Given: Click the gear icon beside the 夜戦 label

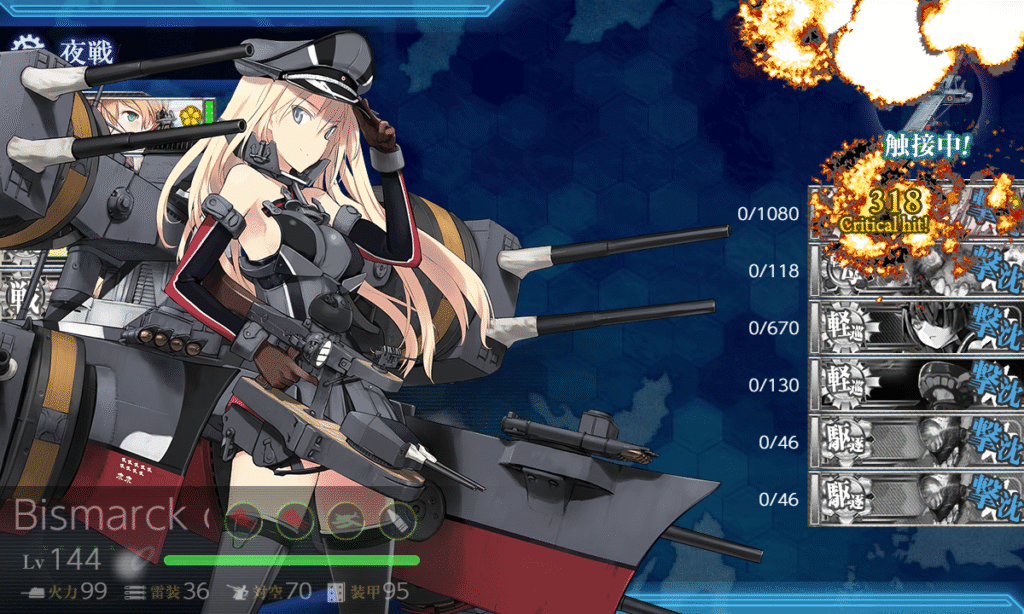Looking at the screenshot, I should pos(28,46).
